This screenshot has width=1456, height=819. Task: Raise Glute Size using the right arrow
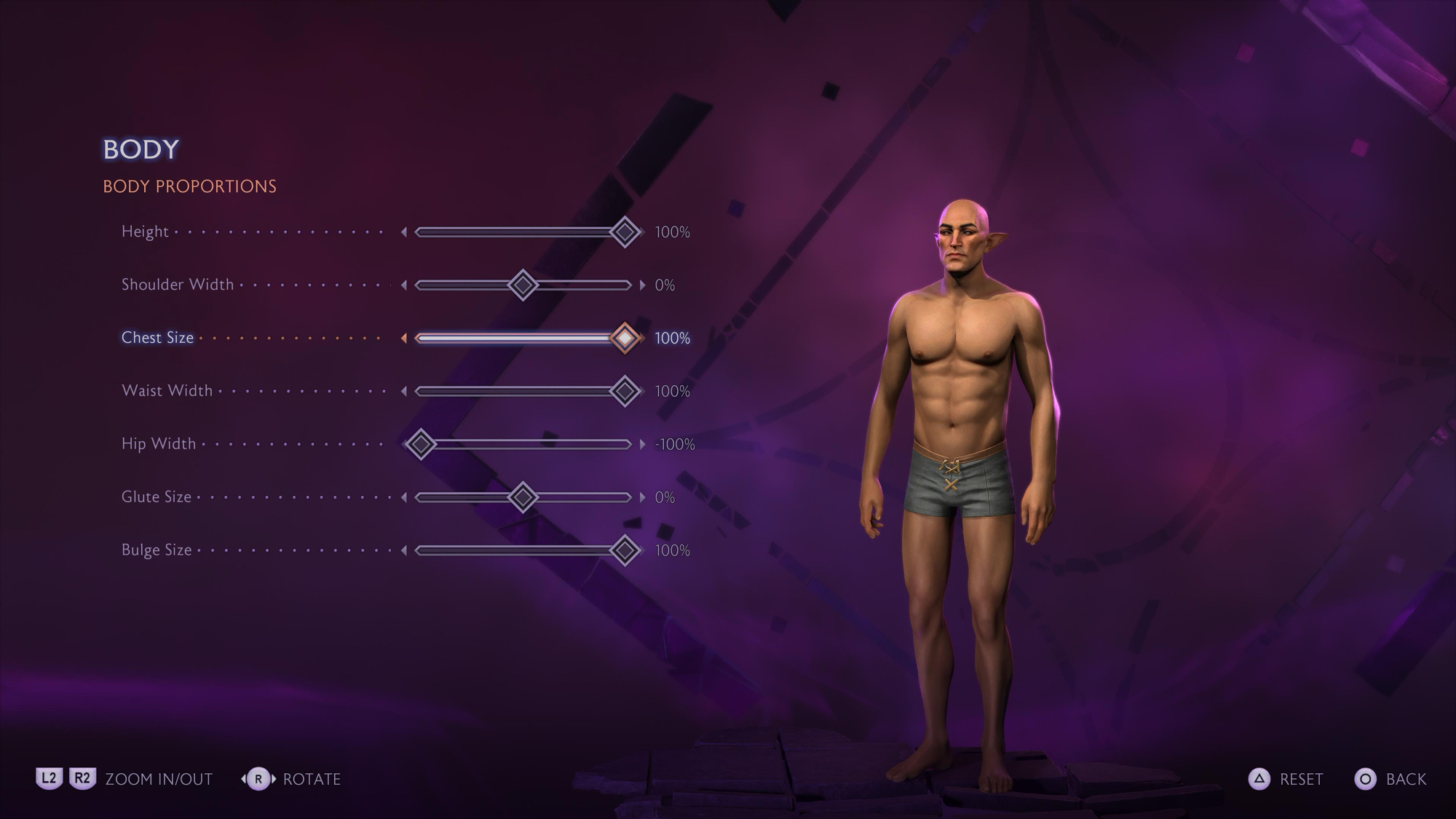(x=642, y=498)
